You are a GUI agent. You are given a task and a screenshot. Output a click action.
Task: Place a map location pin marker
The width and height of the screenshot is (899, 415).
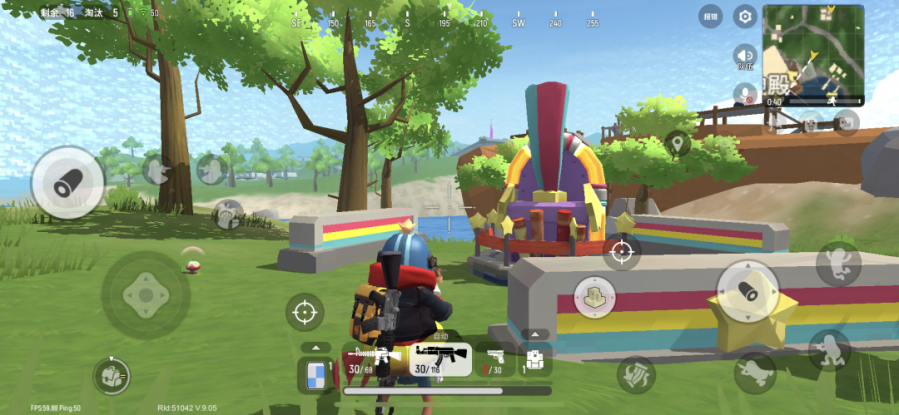[x=677, y=145]
